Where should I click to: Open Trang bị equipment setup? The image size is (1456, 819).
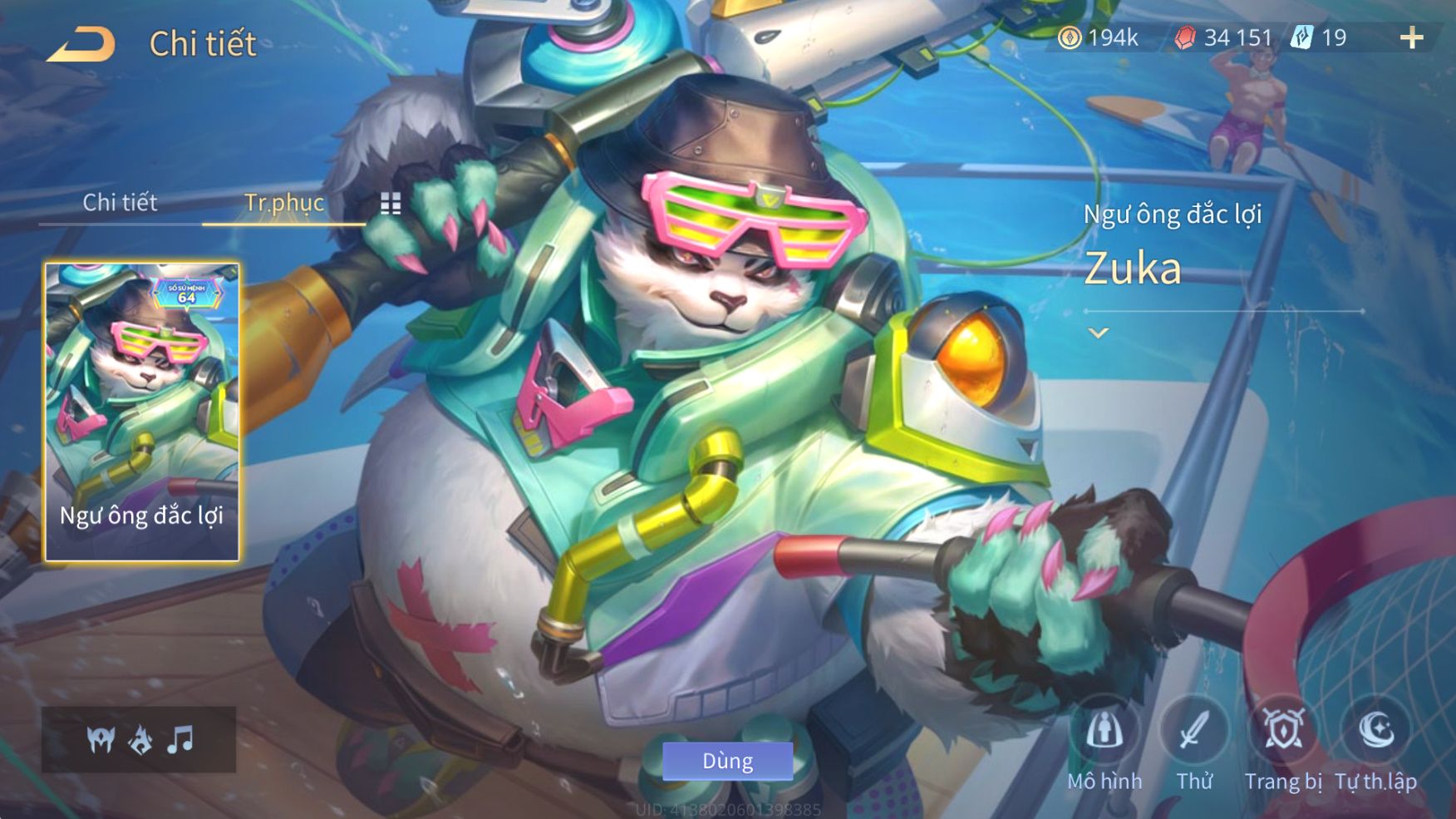point(1283,744)
